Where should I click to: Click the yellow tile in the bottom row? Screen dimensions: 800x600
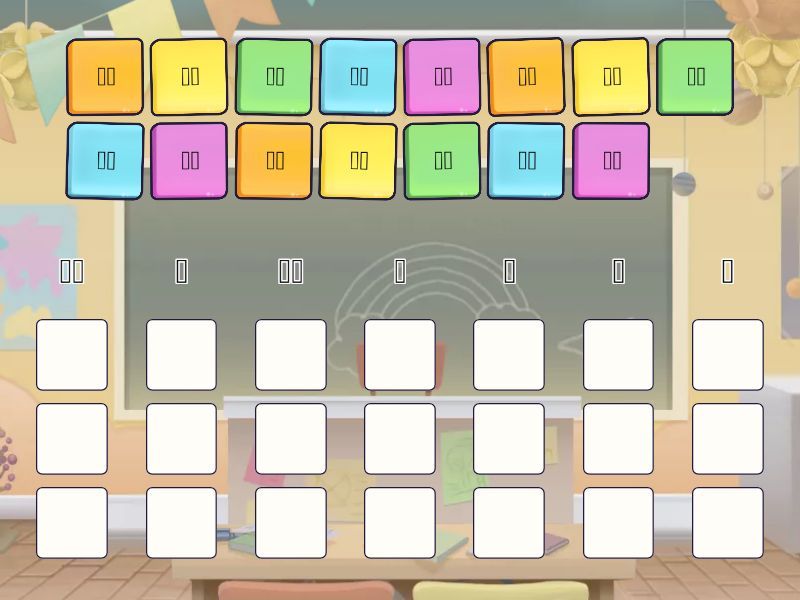pyautogui.click(x=358, y=160)
